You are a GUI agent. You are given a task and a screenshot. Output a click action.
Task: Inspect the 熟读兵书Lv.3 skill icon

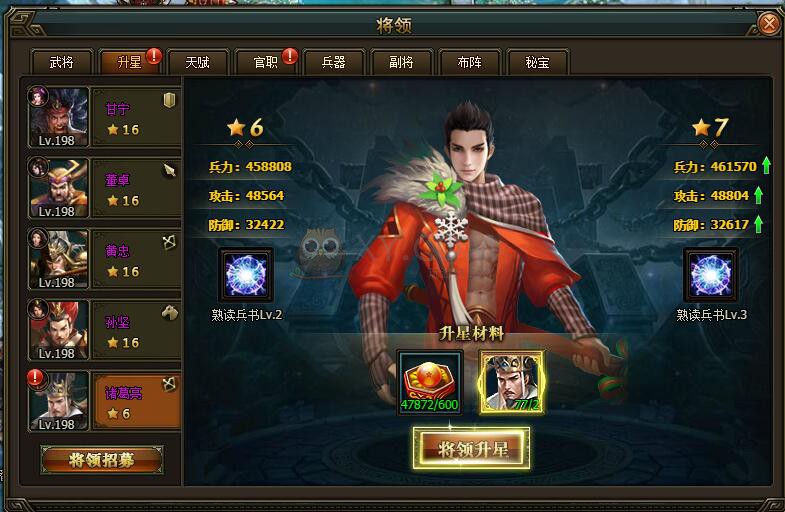click(x=711, y=277)
